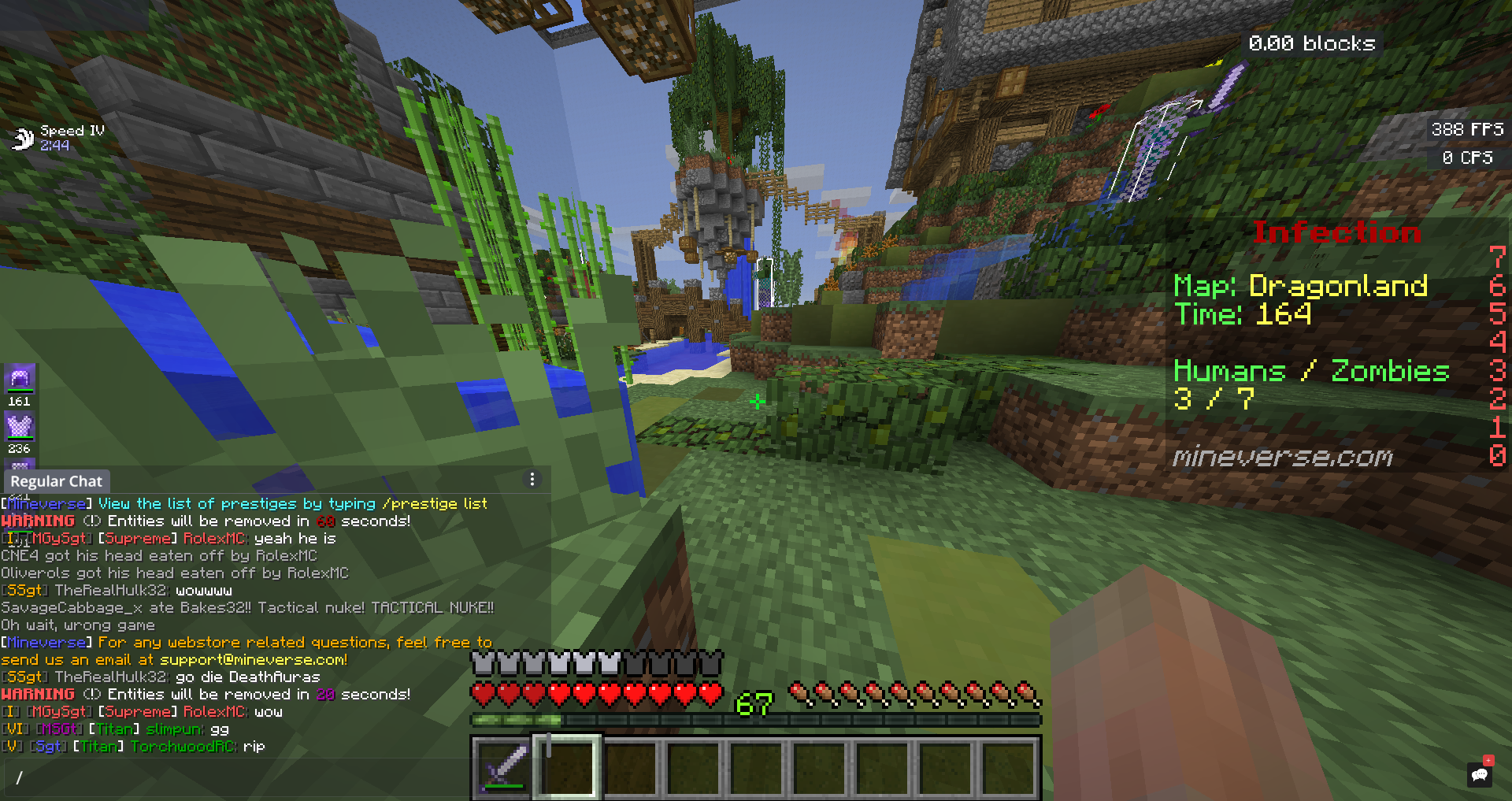The image size is (1512, 801).
Task: Click the helmet durability icon showing 161
Action: pos(20,379)
